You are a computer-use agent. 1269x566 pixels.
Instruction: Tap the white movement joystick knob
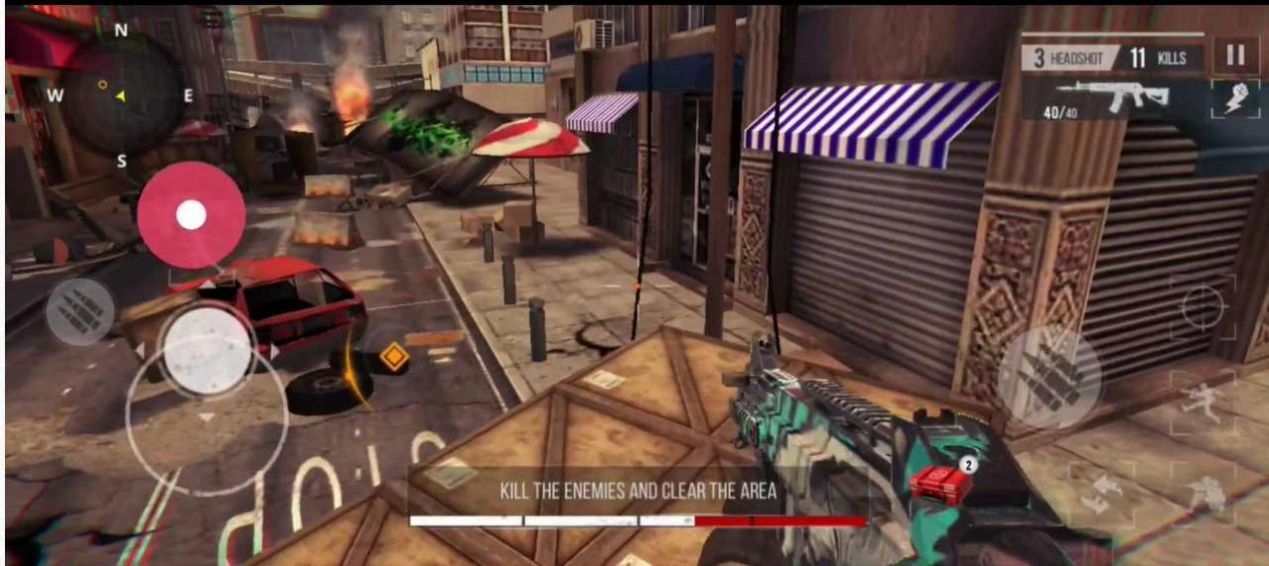207,349
